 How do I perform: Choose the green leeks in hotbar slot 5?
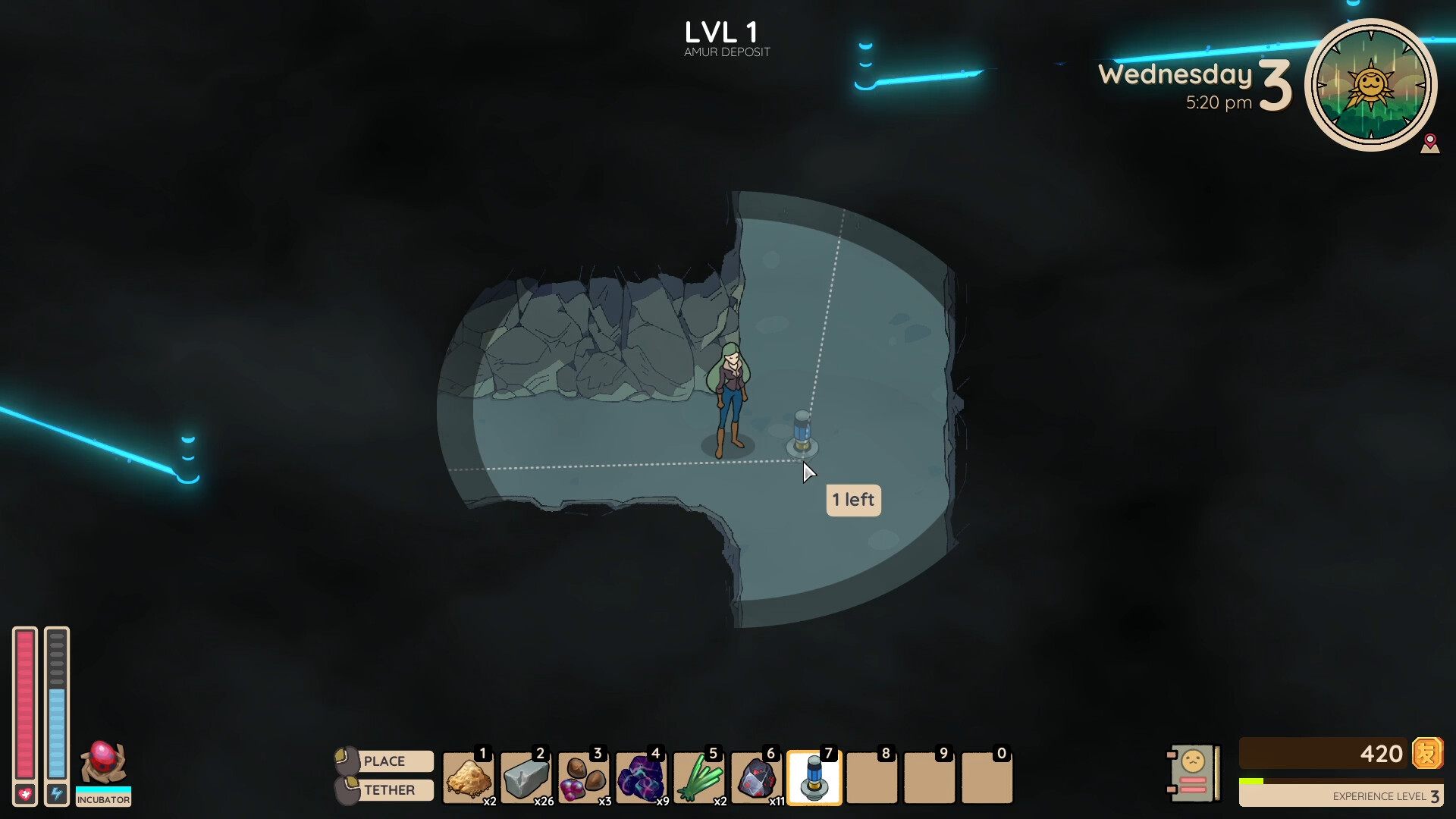699,777
